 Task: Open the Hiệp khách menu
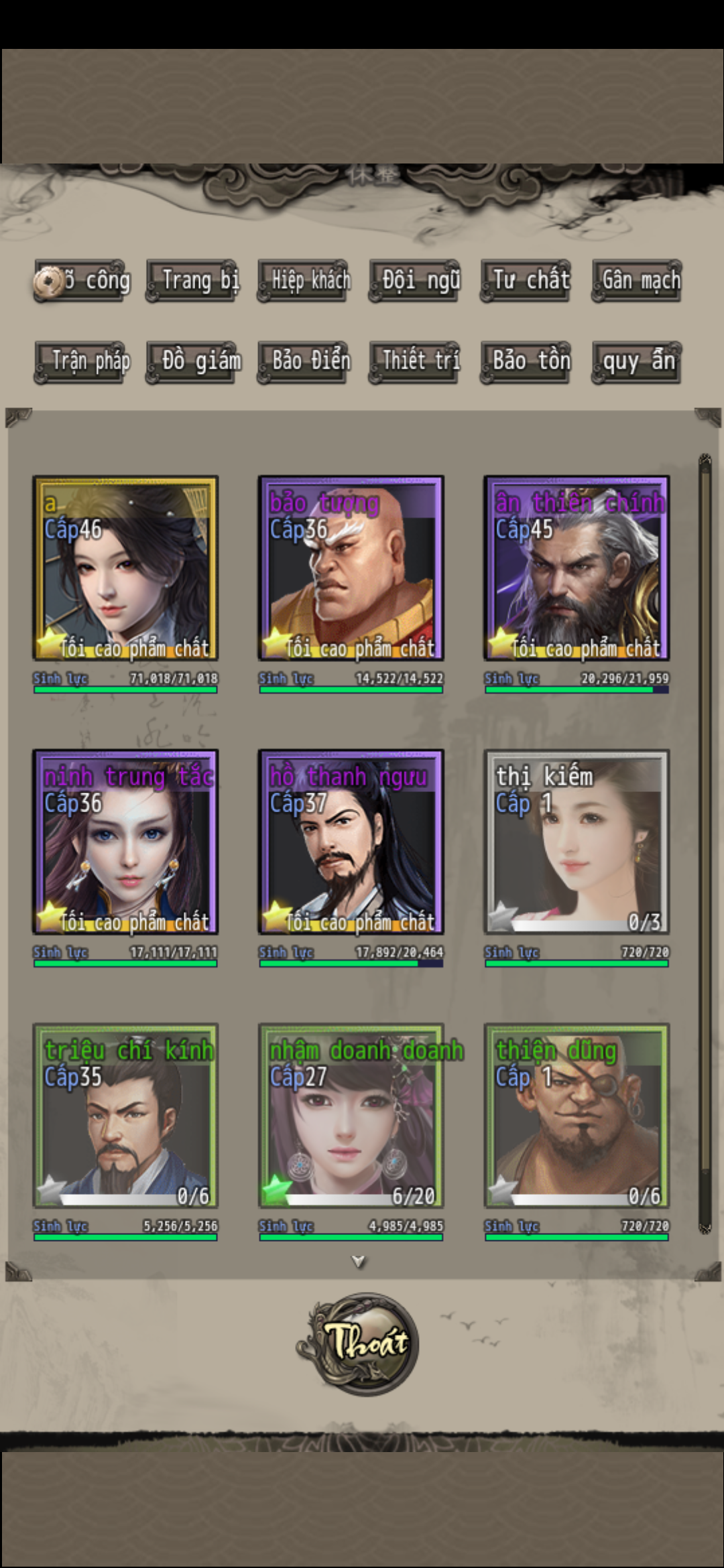[x=303, y=281]
